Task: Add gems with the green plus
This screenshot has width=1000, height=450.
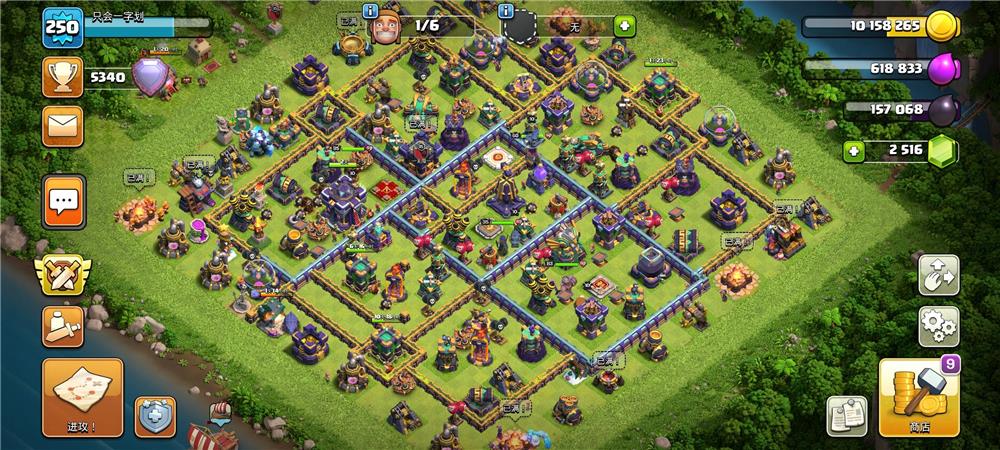Action: point(854,152)
